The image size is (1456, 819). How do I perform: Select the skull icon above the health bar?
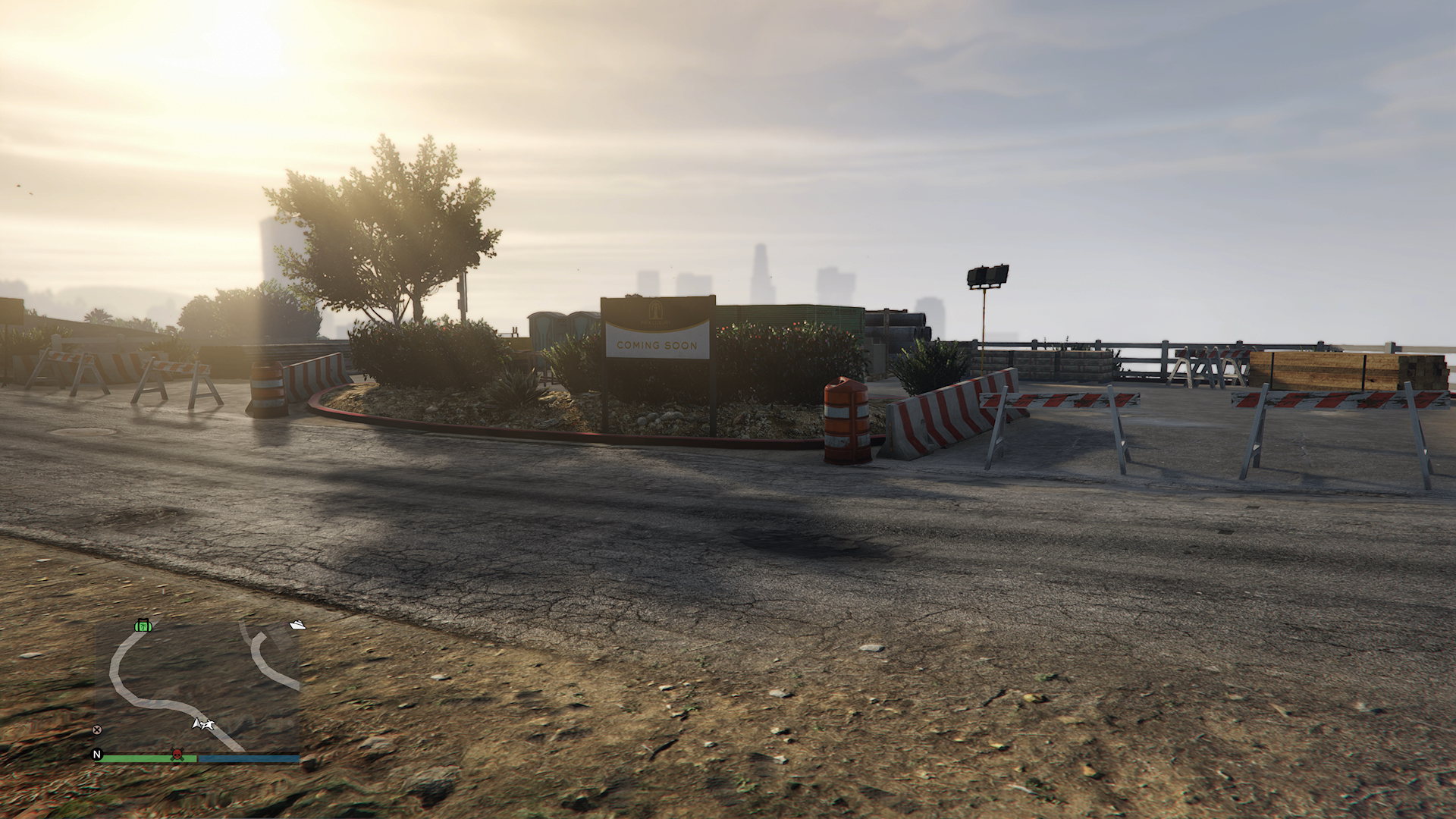(x=177, y=753)
